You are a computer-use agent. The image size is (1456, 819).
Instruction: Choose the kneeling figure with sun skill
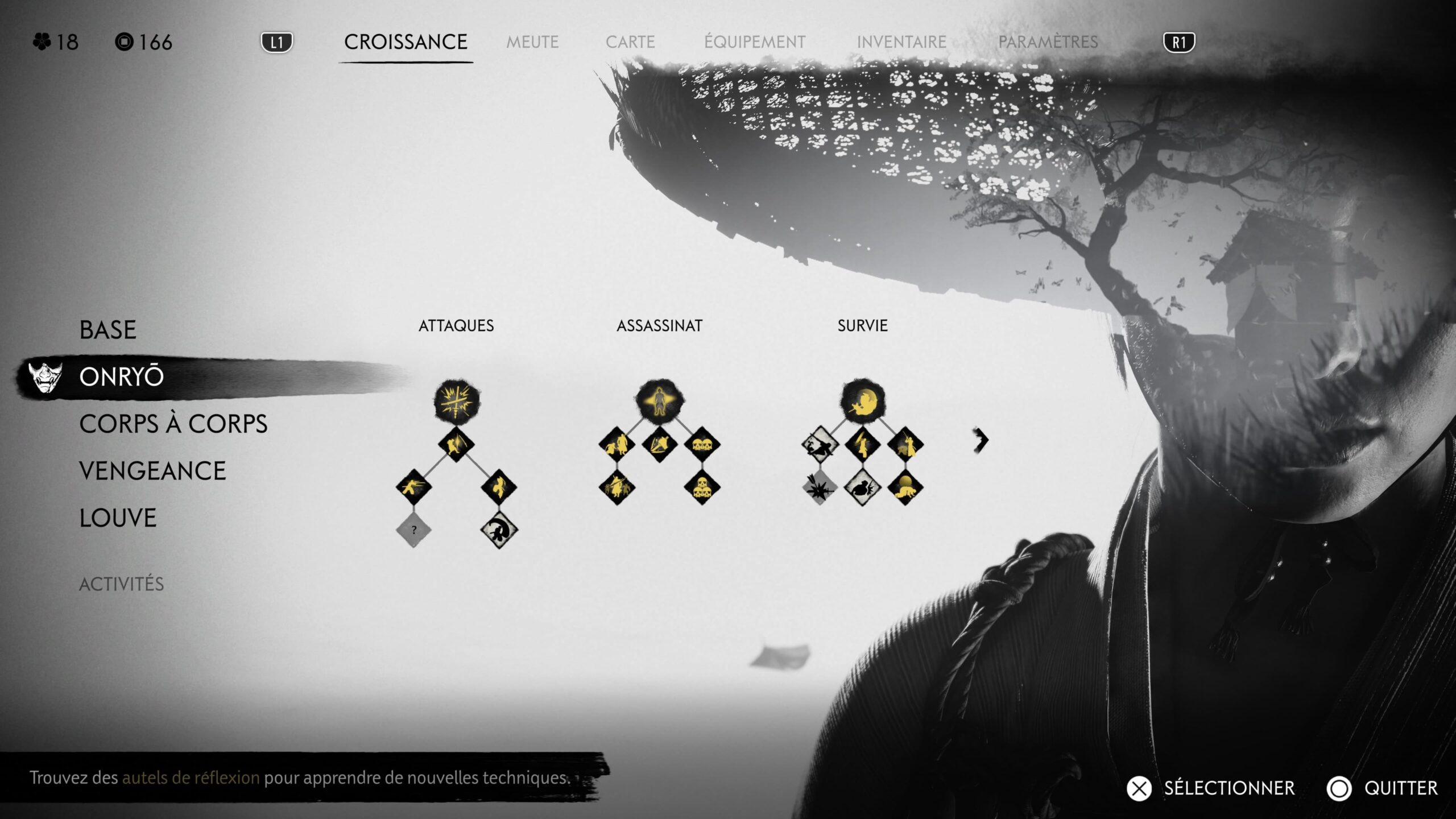pos(905,487)
